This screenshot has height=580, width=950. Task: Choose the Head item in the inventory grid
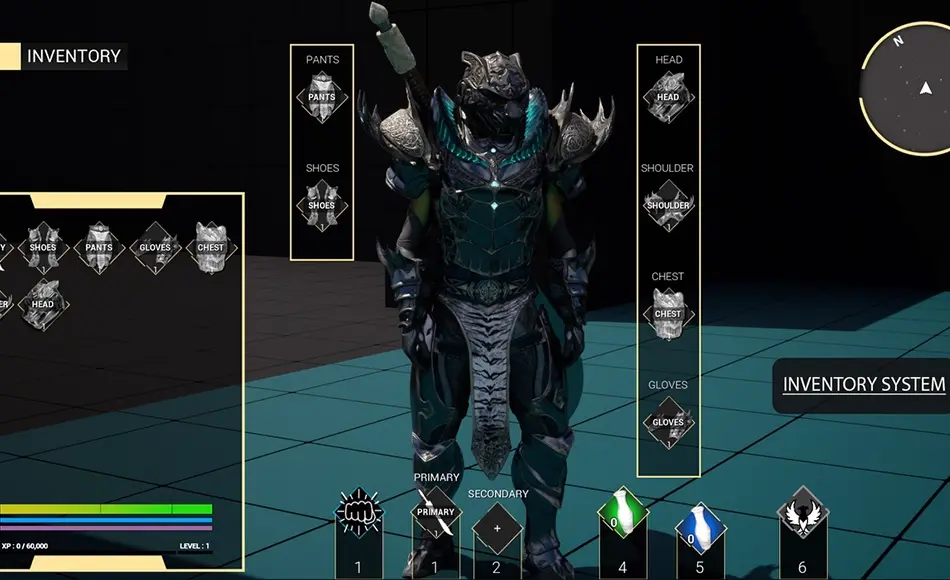point(43,305)
